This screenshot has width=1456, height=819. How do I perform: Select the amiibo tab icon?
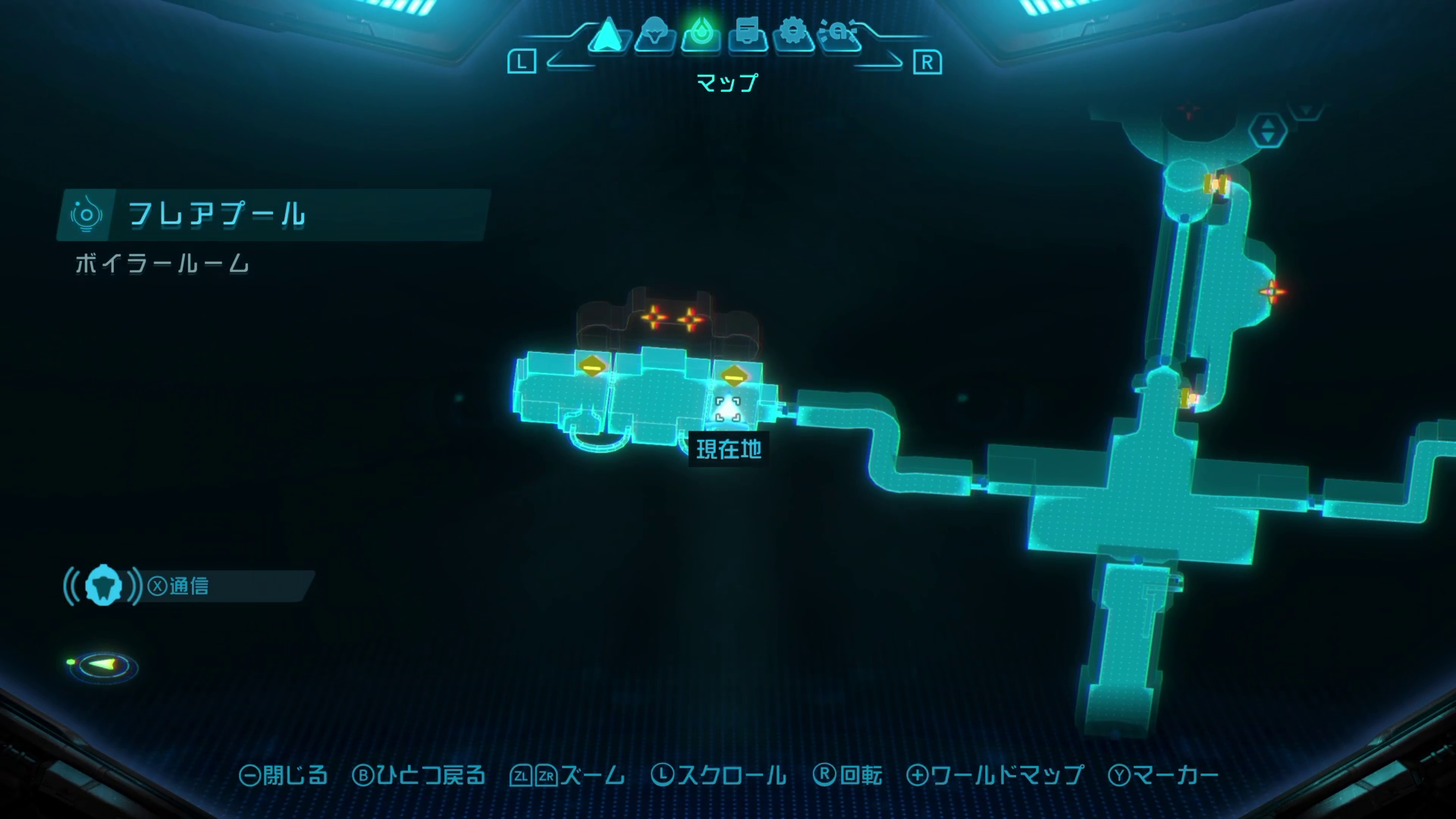(x=840, y=35)
